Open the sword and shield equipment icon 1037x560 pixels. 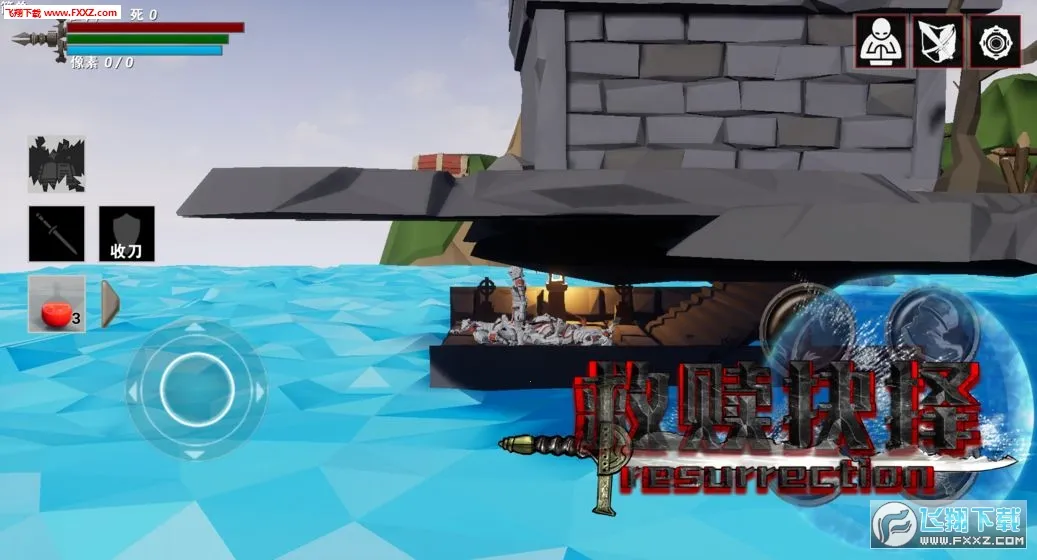point(938,42)
